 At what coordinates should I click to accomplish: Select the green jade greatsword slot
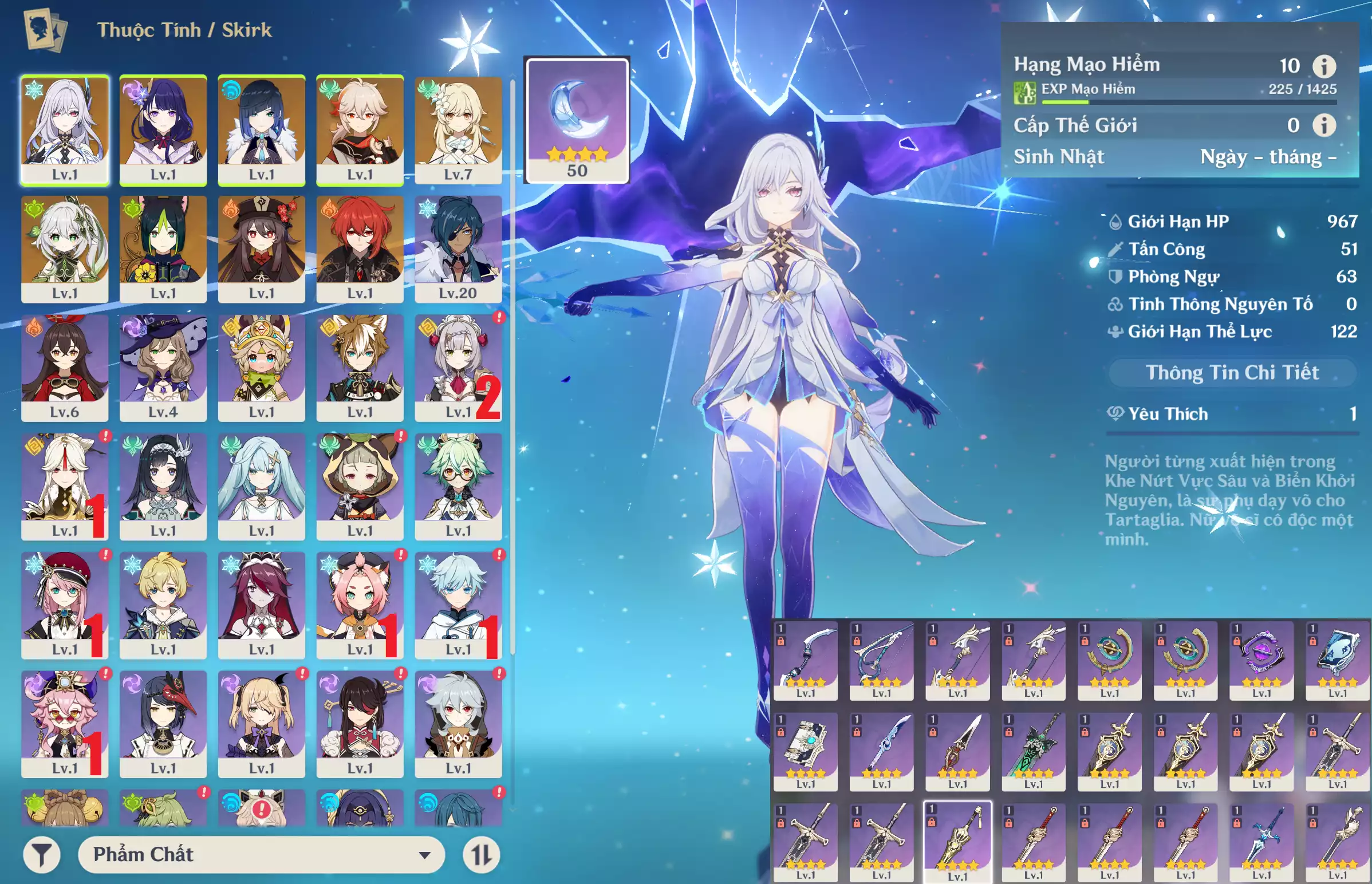(1034, 750)
